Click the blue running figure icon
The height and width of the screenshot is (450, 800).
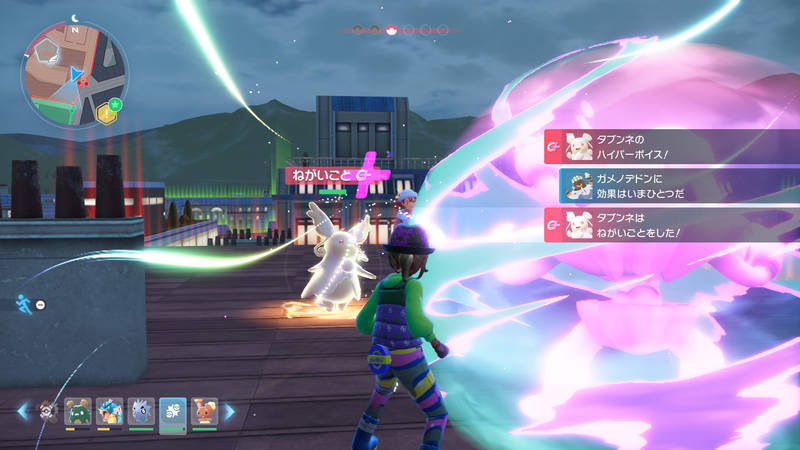click(24, 303)
